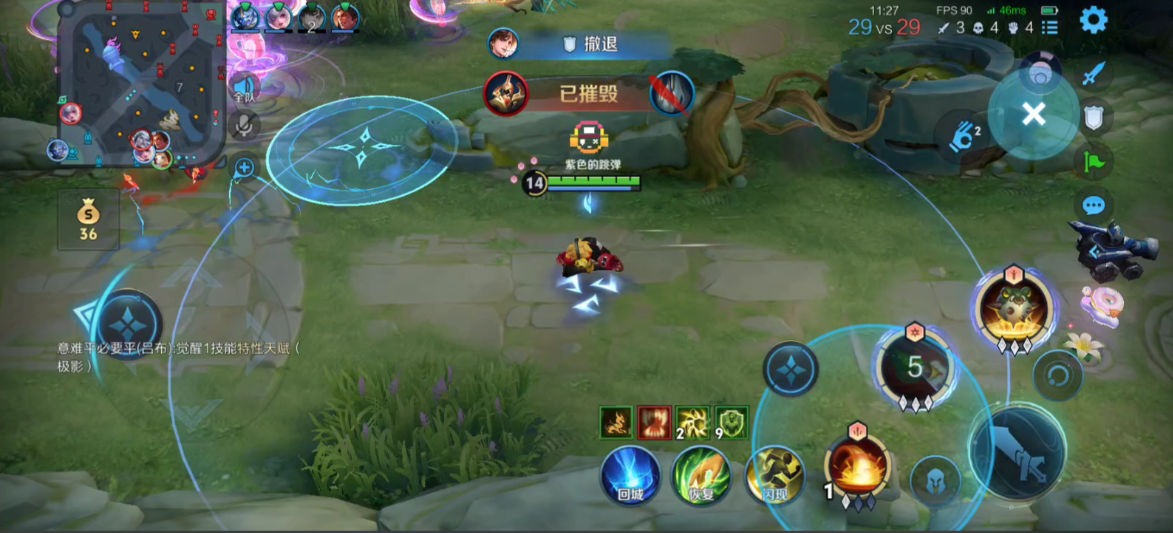Tap the helmet minion-attack button

pos(936,482)
